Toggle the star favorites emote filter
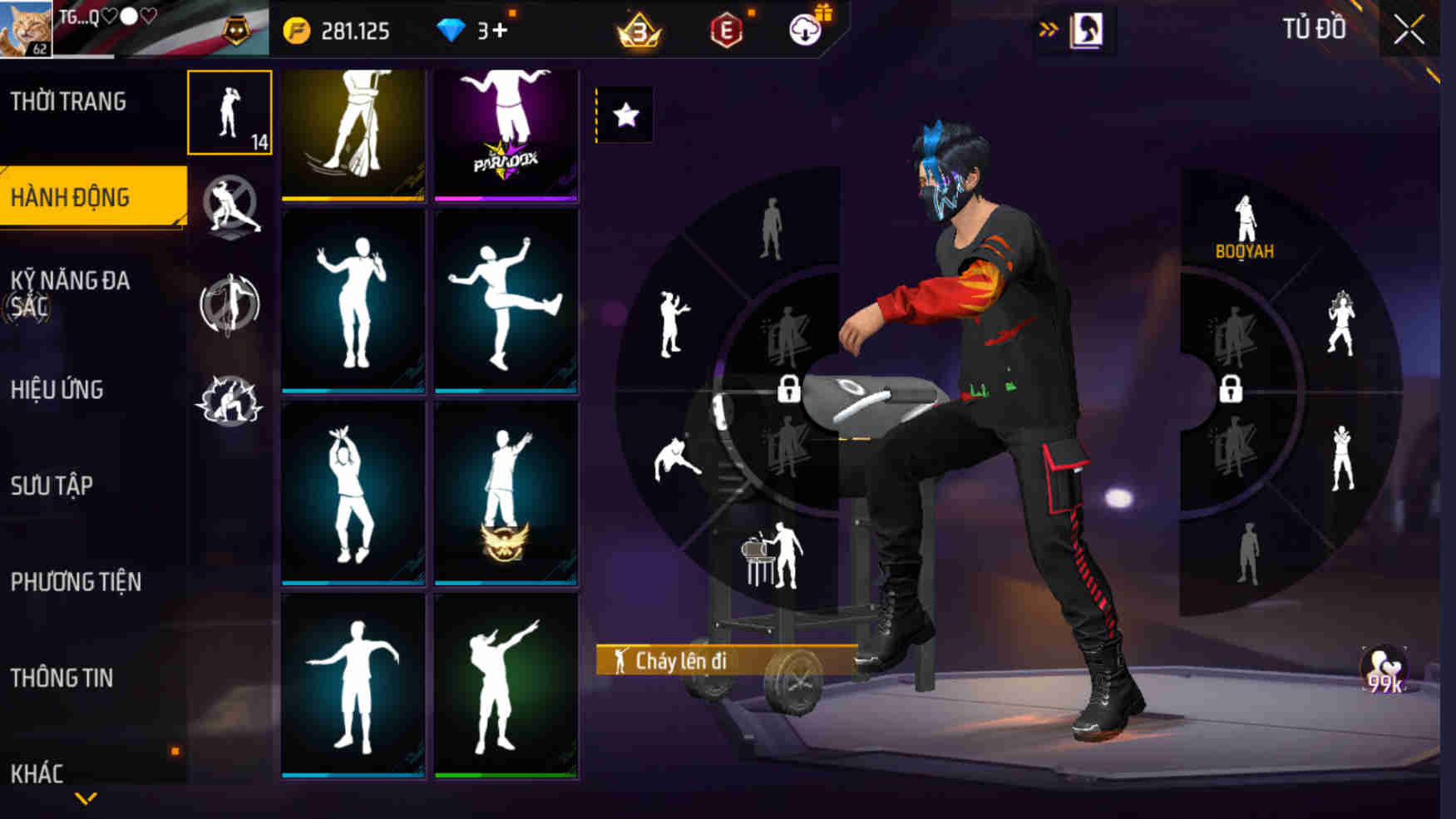The image size is (1456, 819). [626, 116]
